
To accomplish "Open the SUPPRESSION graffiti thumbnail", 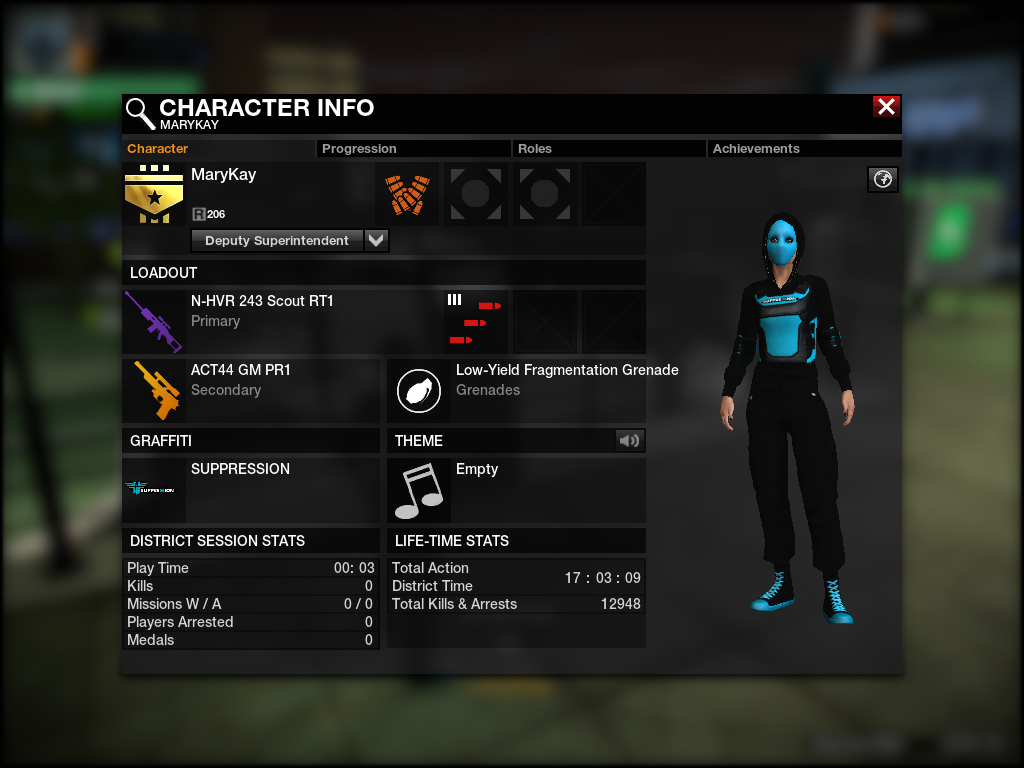I will coord(153,489).
